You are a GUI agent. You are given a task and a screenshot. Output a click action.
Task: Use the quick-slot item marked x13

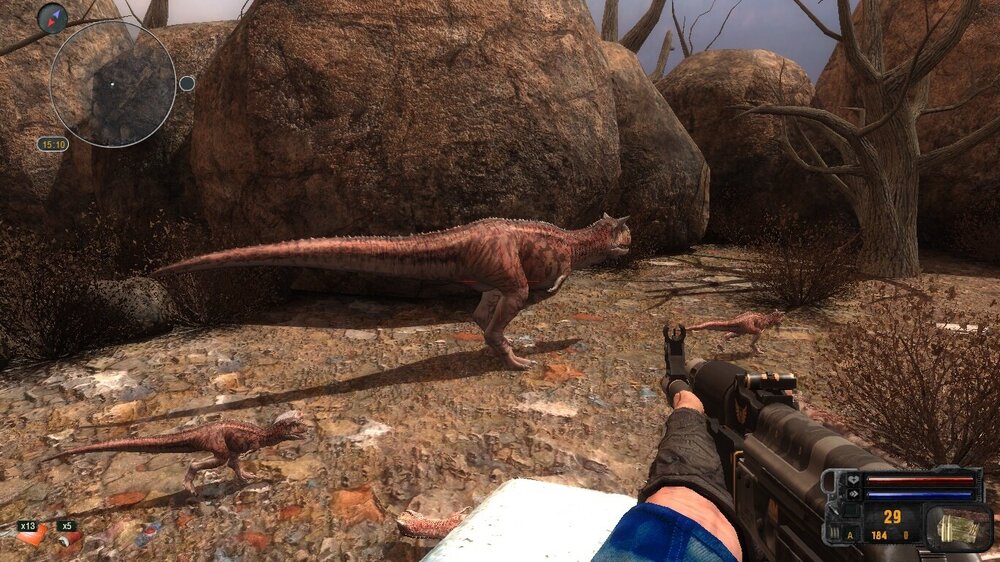[x=31, y=535]
